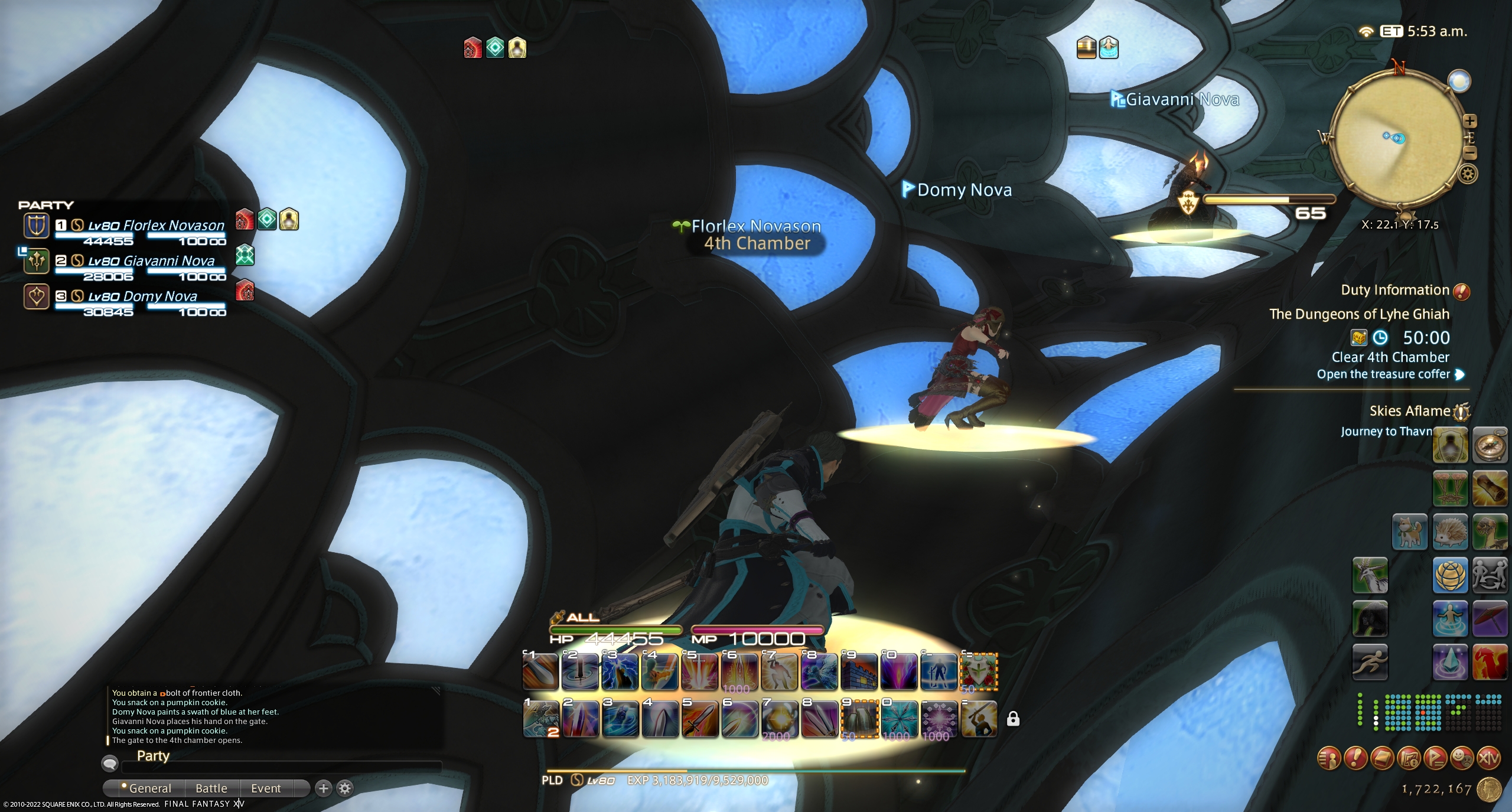
Task: Activate the castle wall ability
Action: click(859, 671)
